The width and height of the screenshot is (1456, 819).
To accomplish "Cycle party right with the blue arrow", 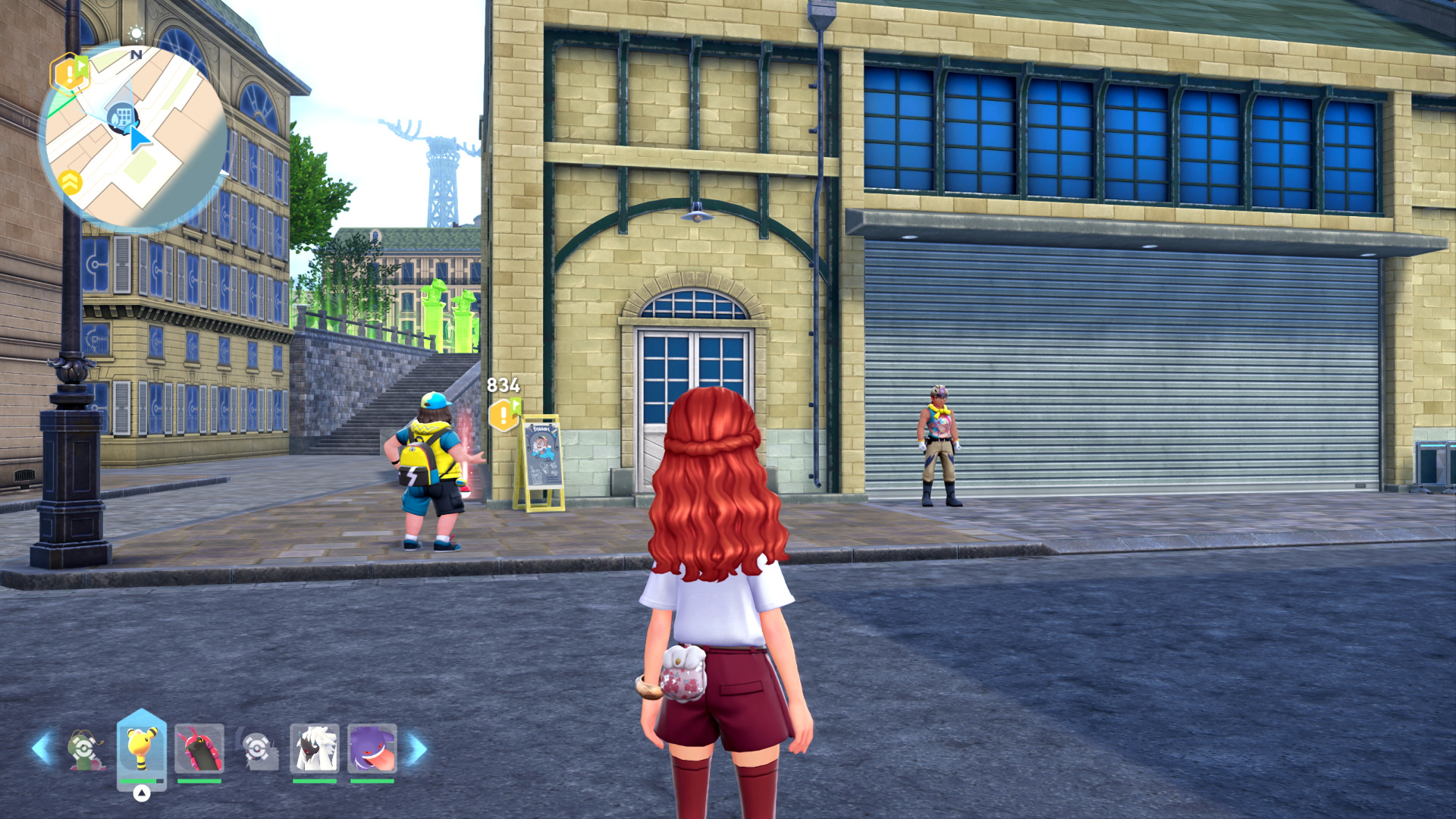I will tap(417, 749).
